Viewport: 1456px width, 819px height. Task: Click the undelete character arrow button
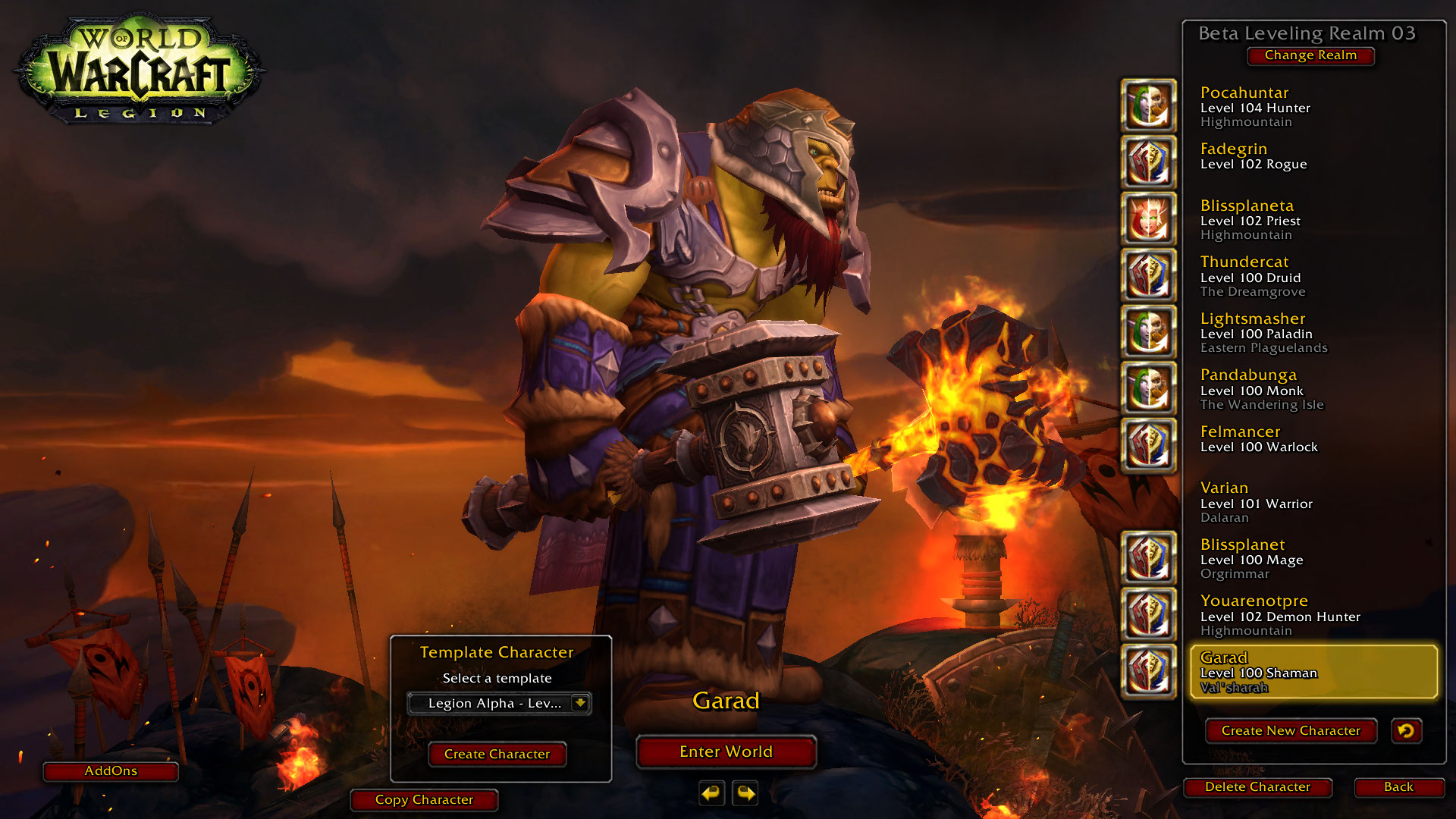click(1406, 731)
